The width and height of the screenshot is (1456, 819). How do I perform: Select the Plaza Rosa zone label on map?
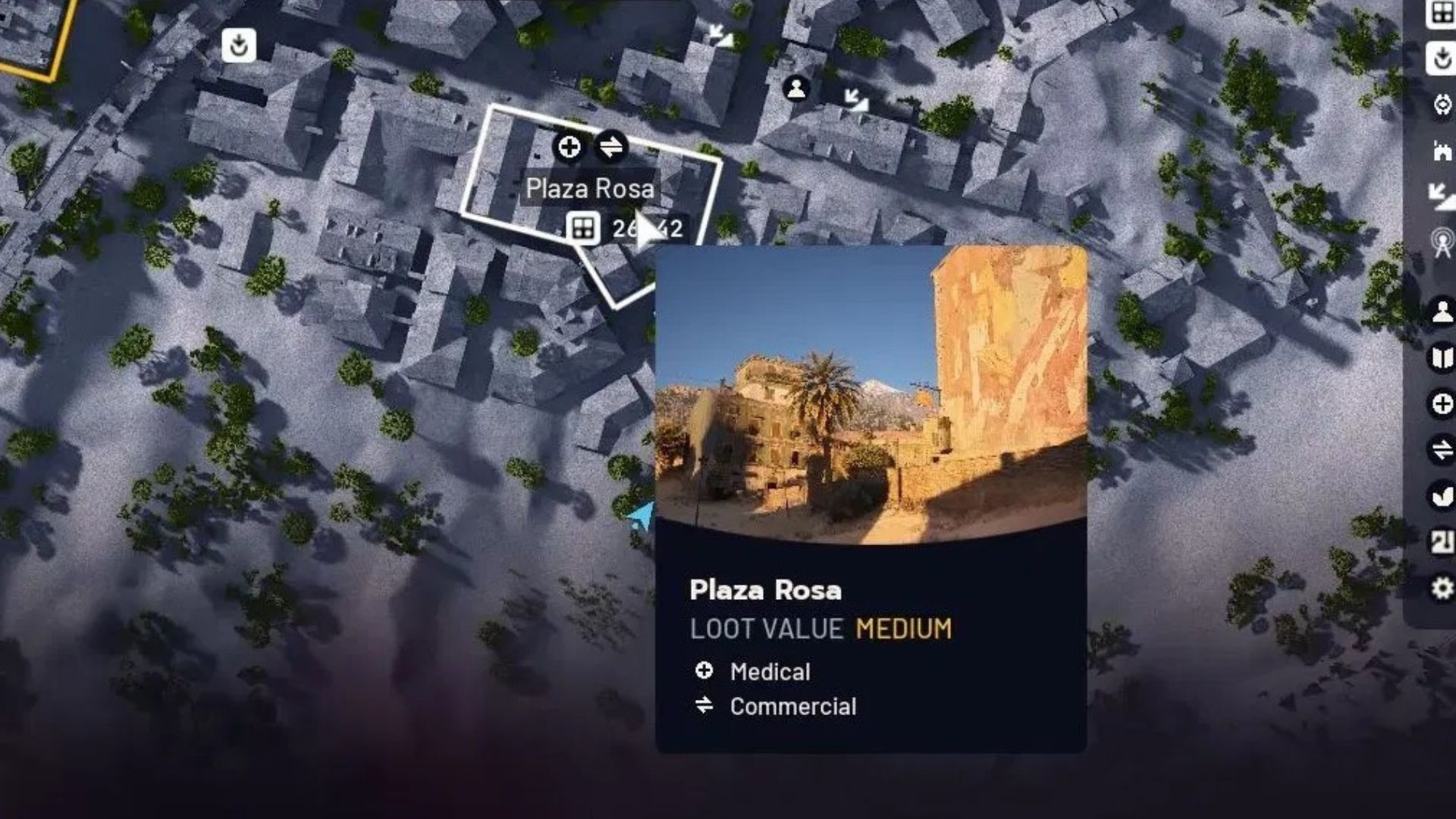(x=591, y=189)
